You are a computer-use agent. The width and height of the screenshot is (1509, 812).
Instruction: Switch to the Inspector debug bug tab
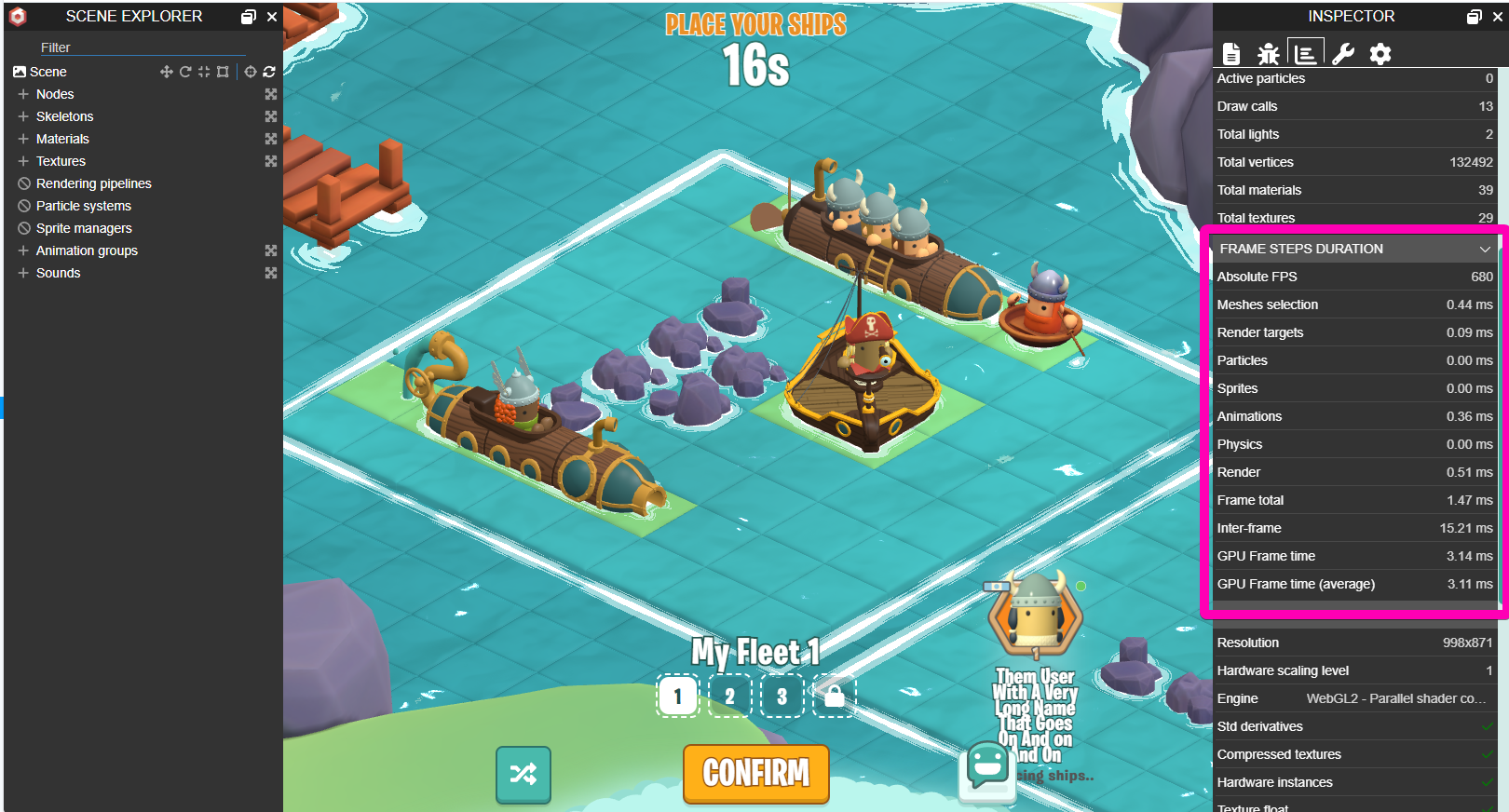point(1268,54)
